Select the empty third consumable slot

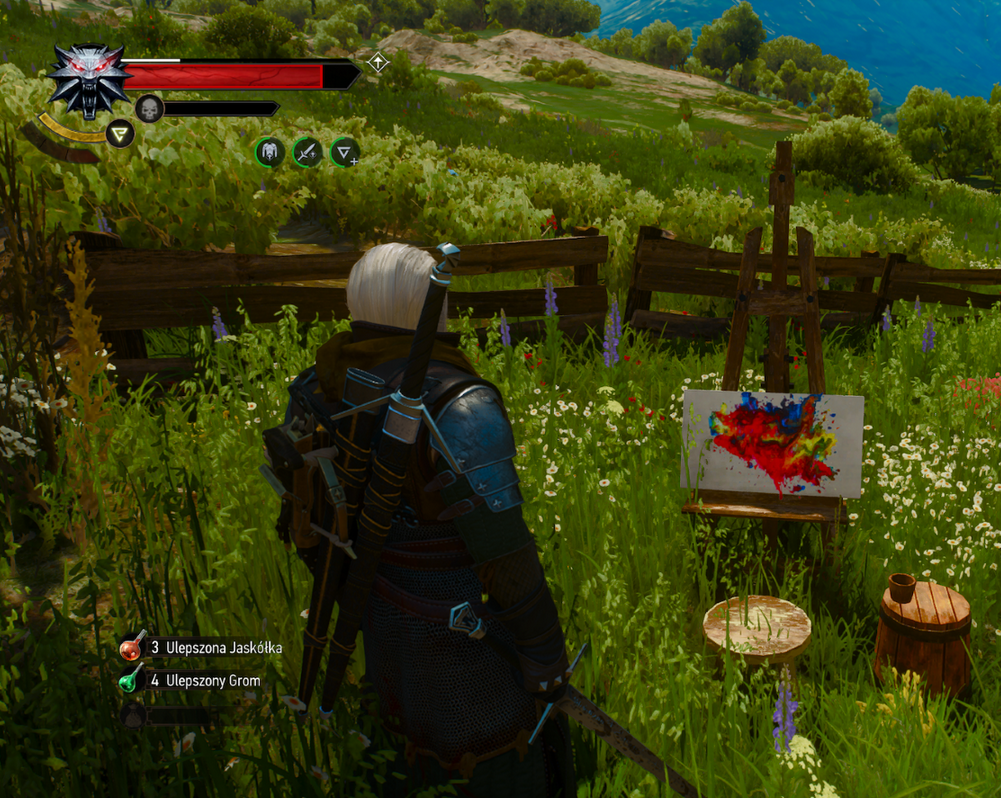coord(134,714)
